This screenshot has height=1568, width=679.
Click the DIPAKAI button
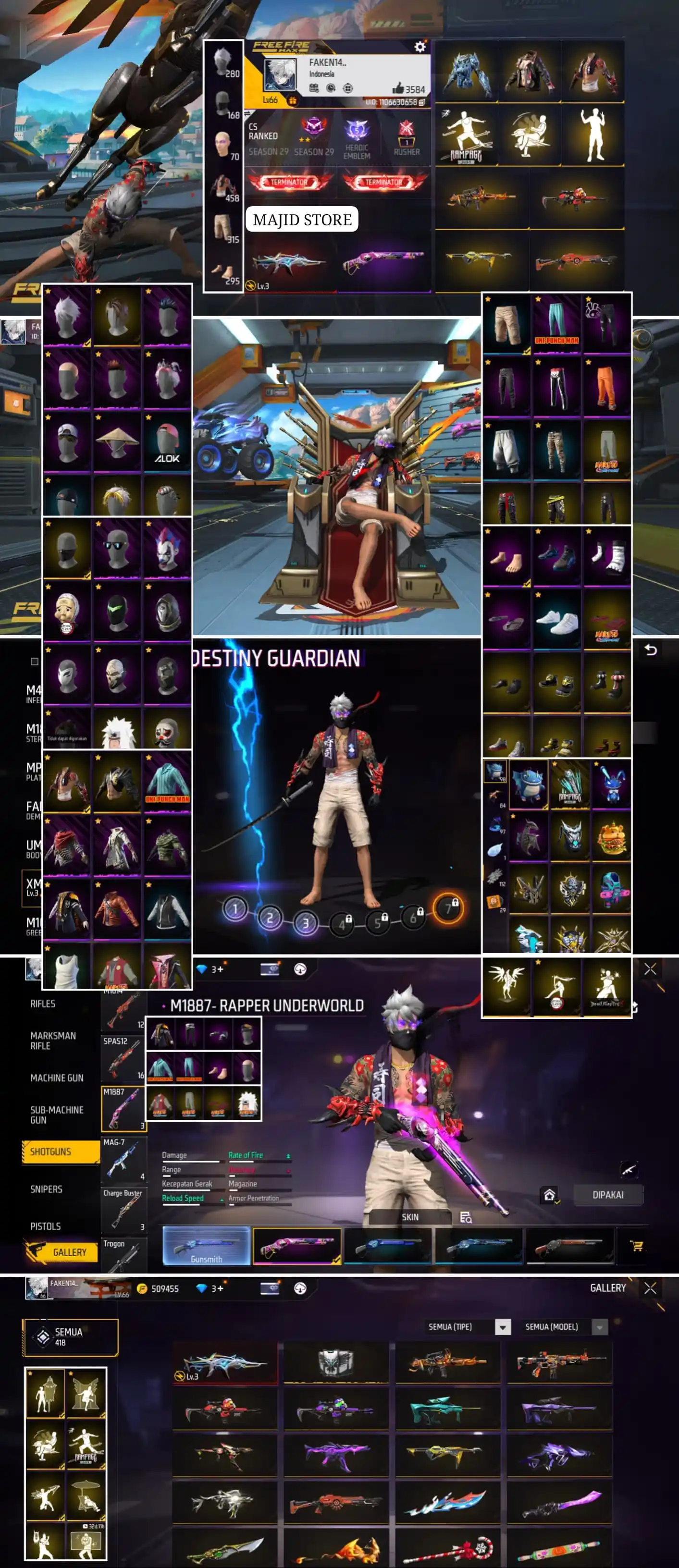point(607,1195)
